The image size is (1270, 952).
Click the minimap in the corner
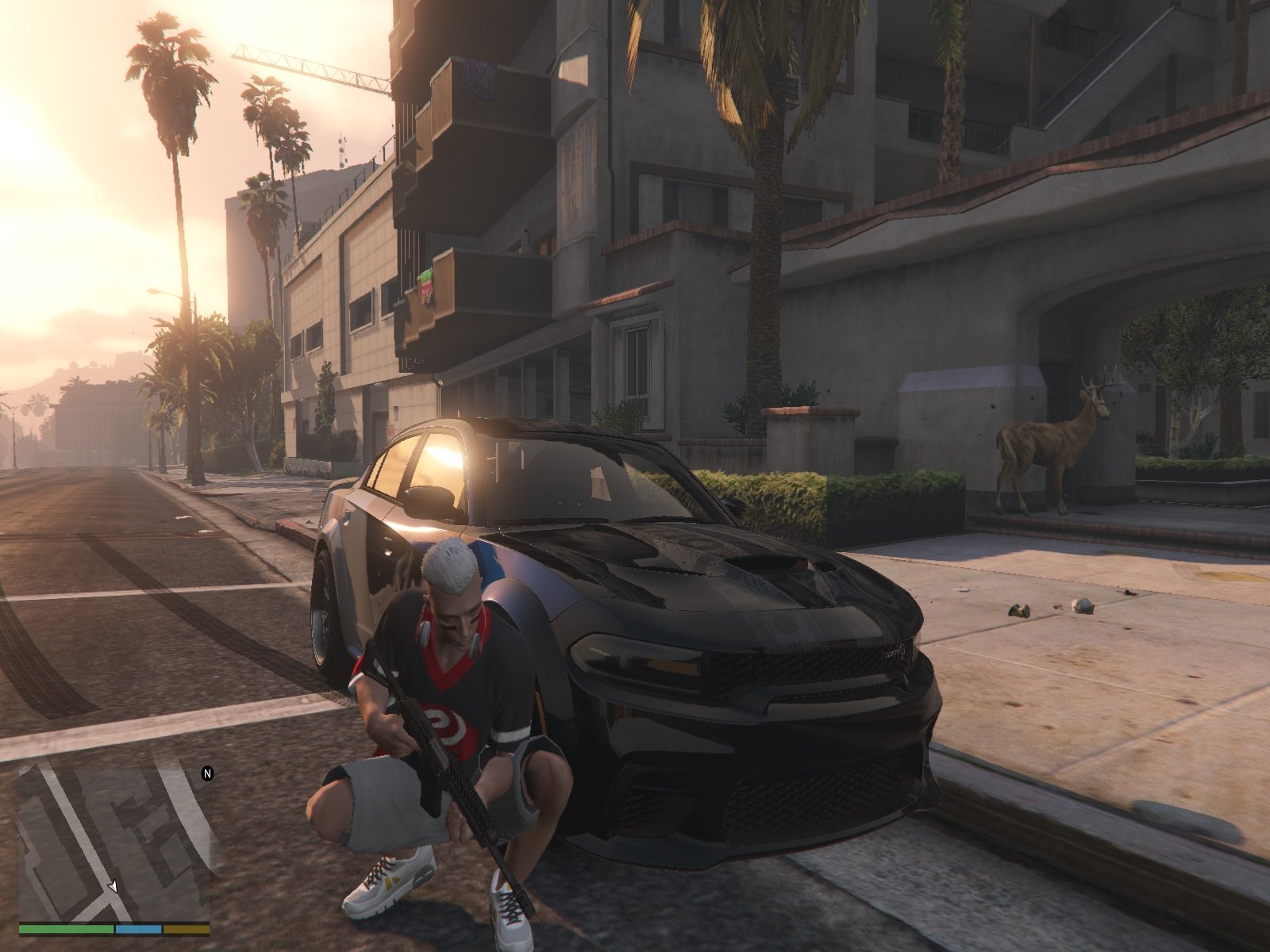tap(114, 841)
